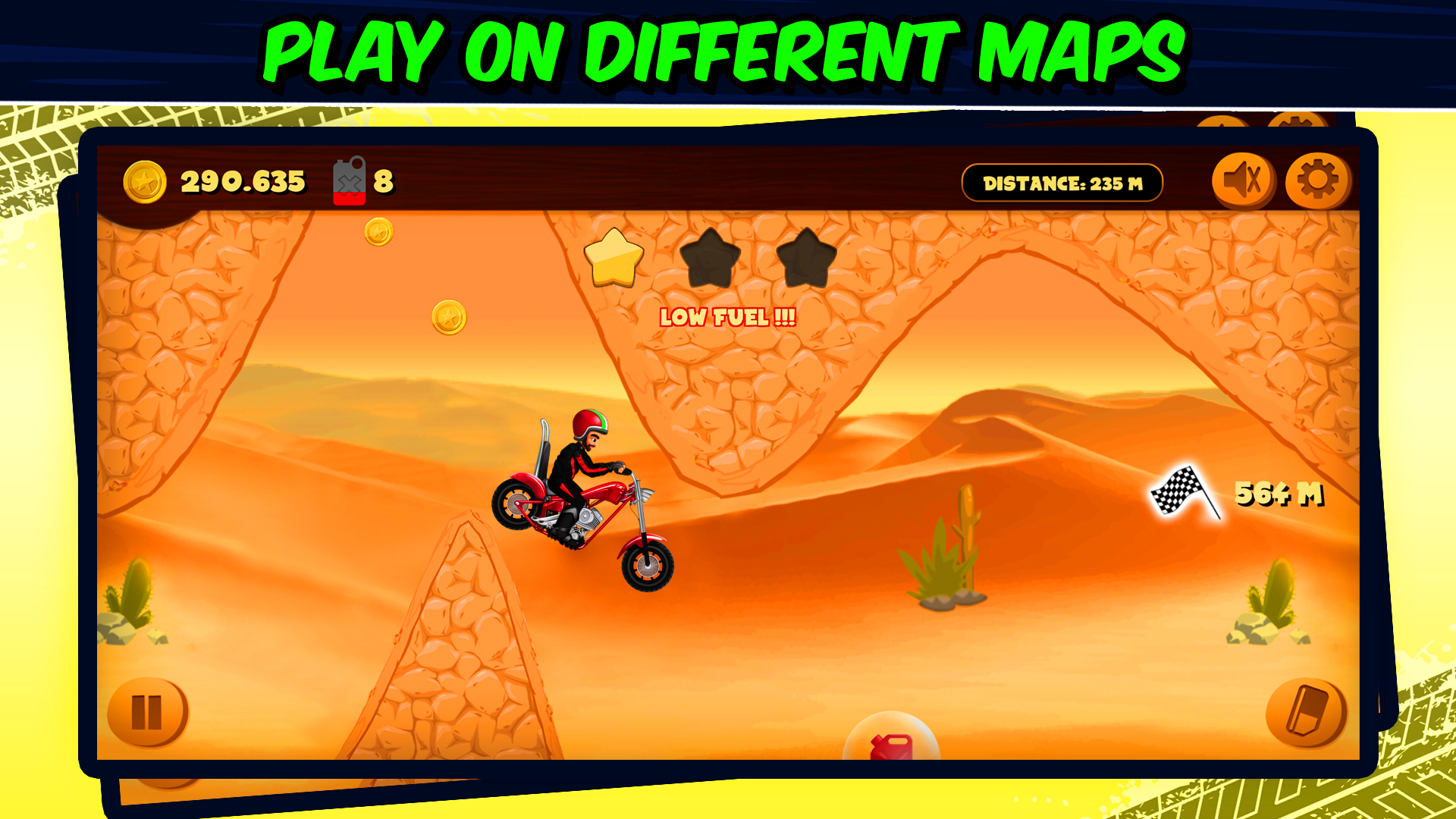Screen dimensions: 1456x819
Task: Tap the gold coin balance icon
Action: click(147, 181)
